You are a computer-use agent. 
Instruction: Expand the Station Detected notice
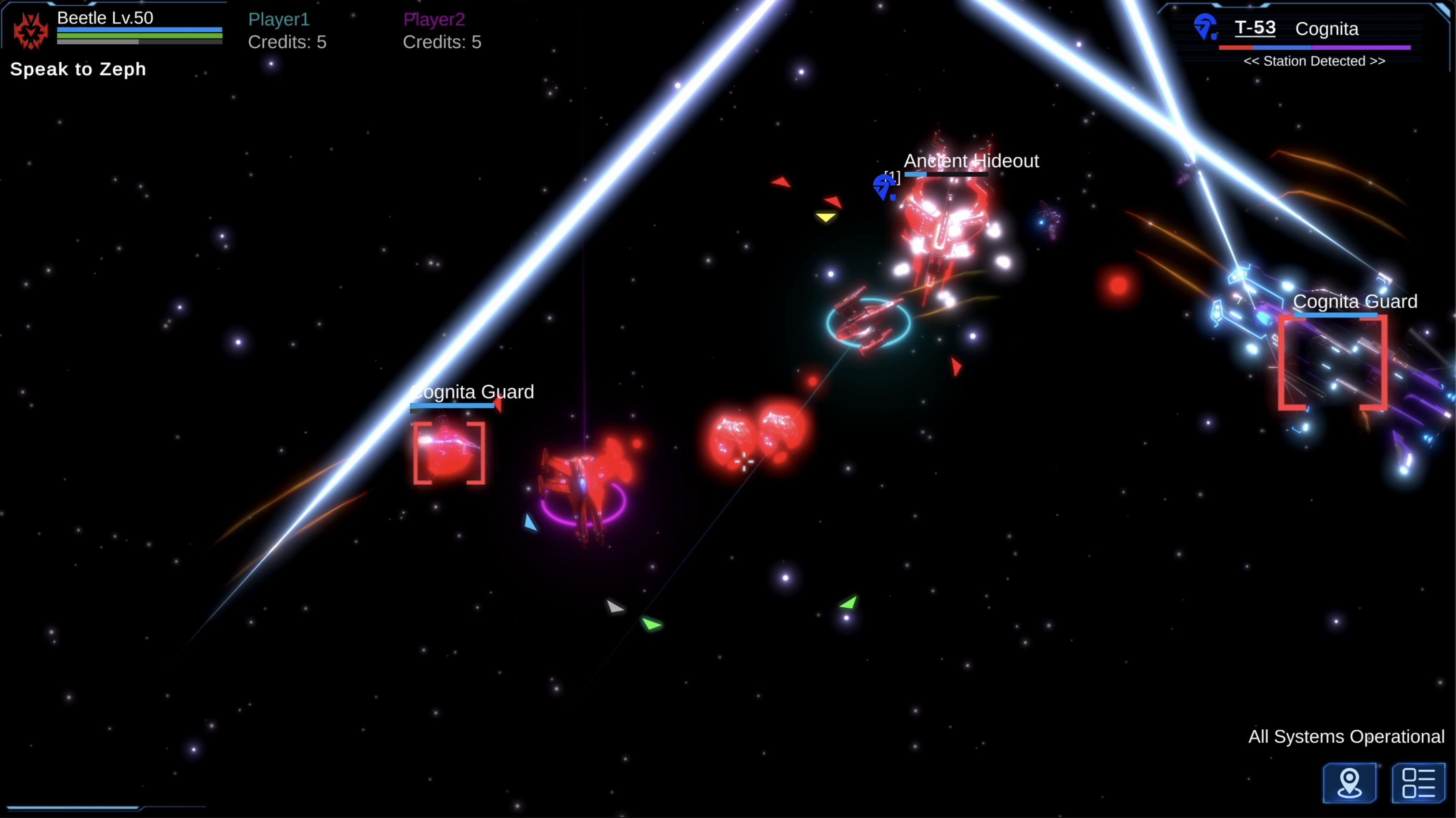click(1314, 61)
